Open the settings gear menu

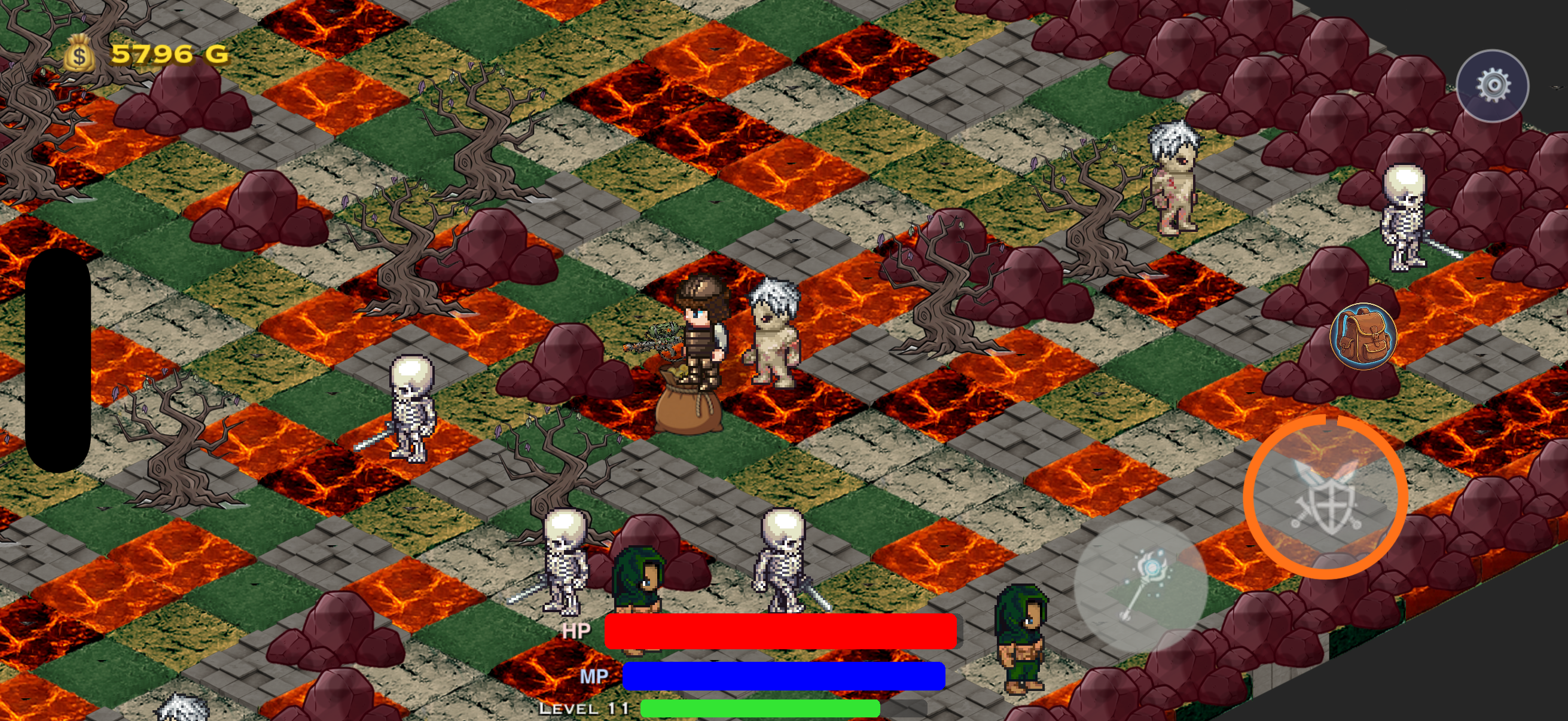click(x=1491, y=85)
